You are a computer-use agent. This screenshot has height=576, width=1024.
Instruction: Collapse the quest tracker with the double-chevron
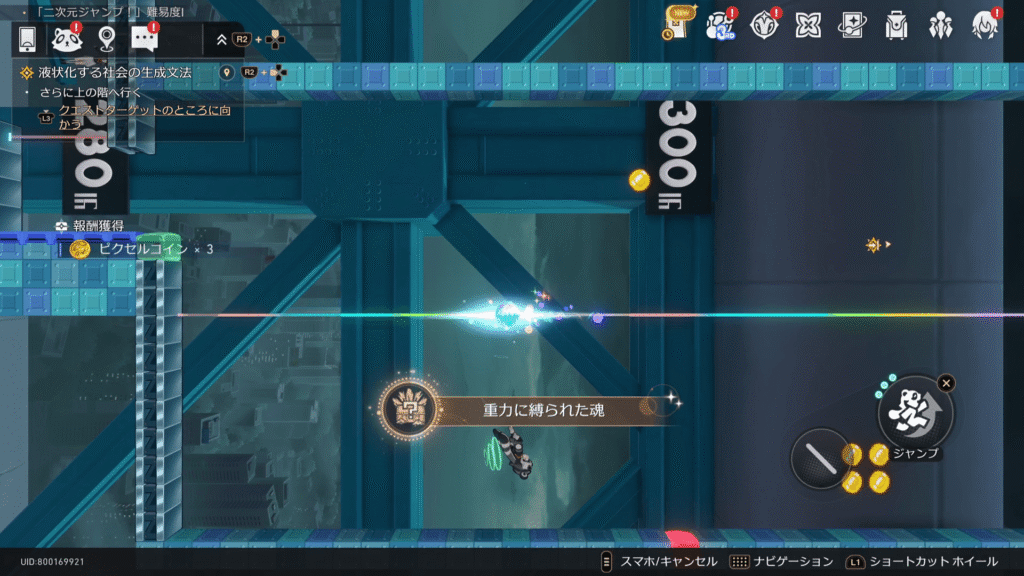[x=222, y=40]
